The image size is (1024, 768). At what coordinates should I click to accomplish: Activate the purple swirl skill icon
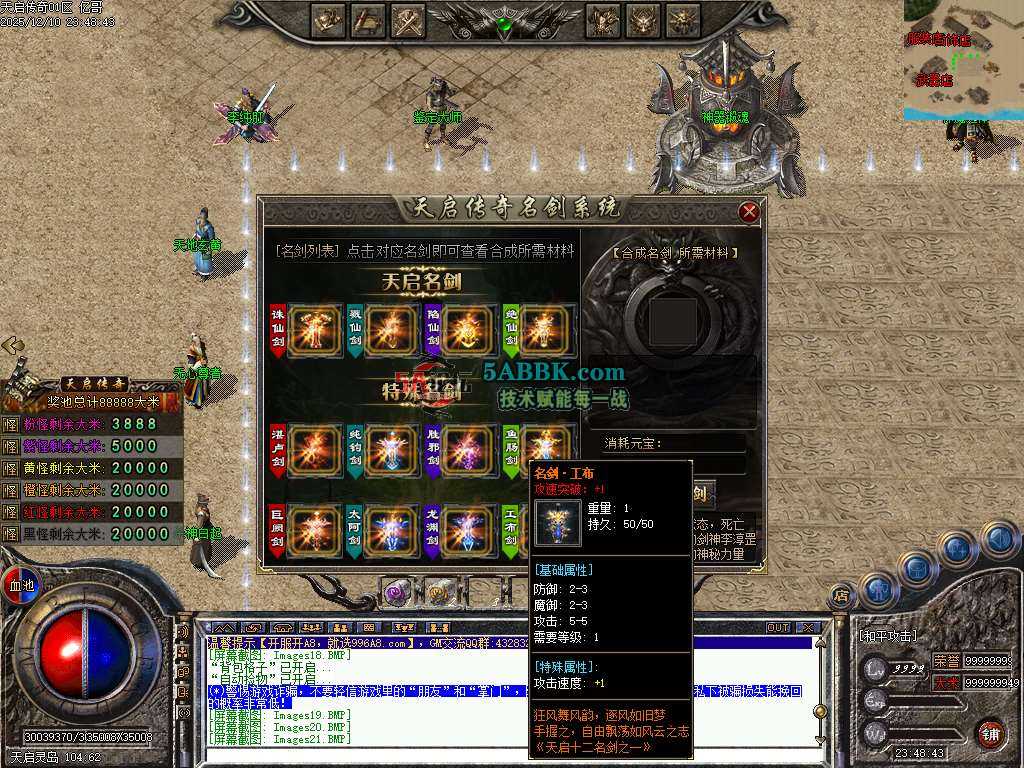click(x=398, y=592)
